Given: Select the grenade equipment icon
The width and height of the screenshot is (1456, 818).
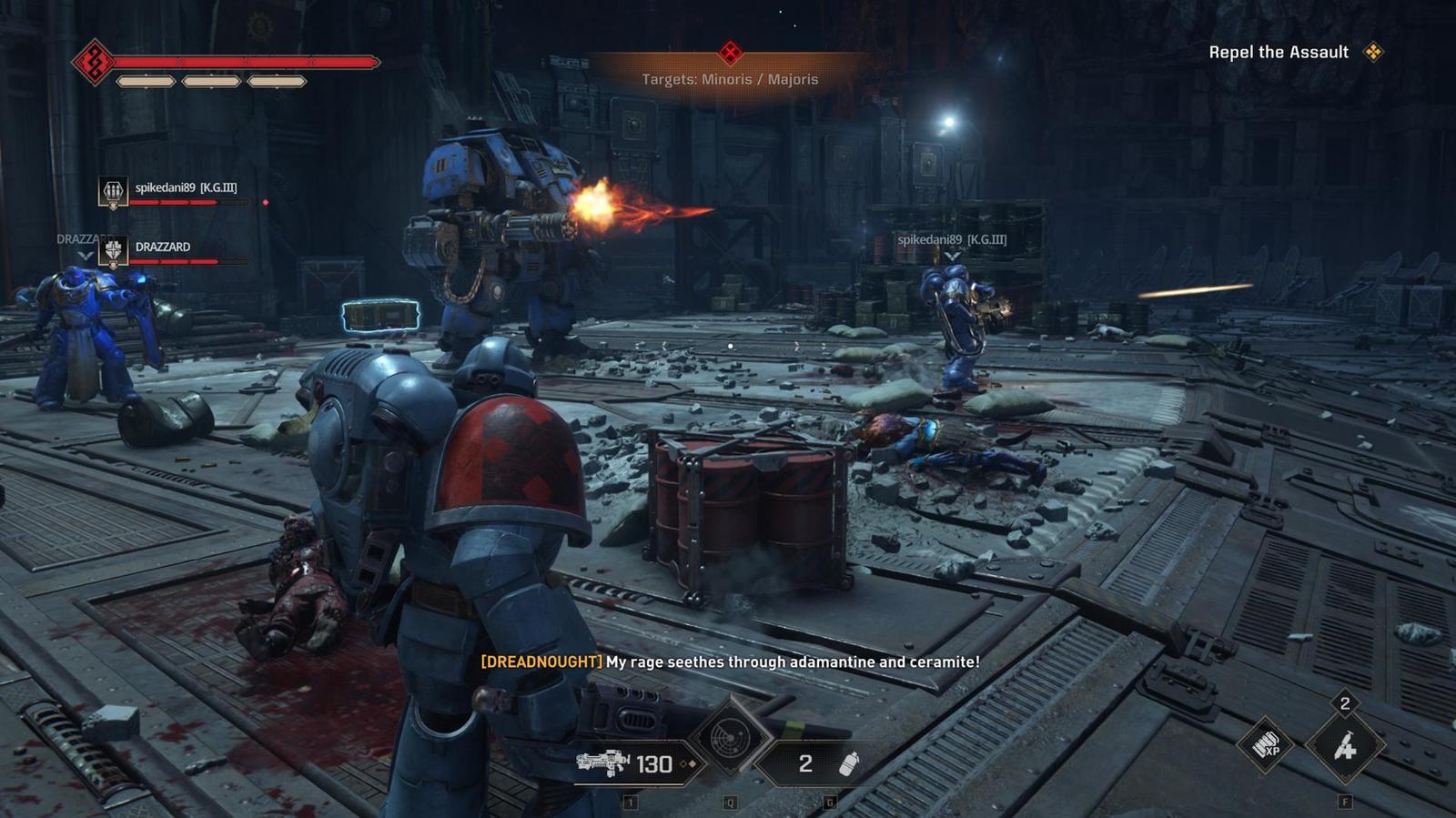Looking at the screenshot, I should tap(848, 763).
